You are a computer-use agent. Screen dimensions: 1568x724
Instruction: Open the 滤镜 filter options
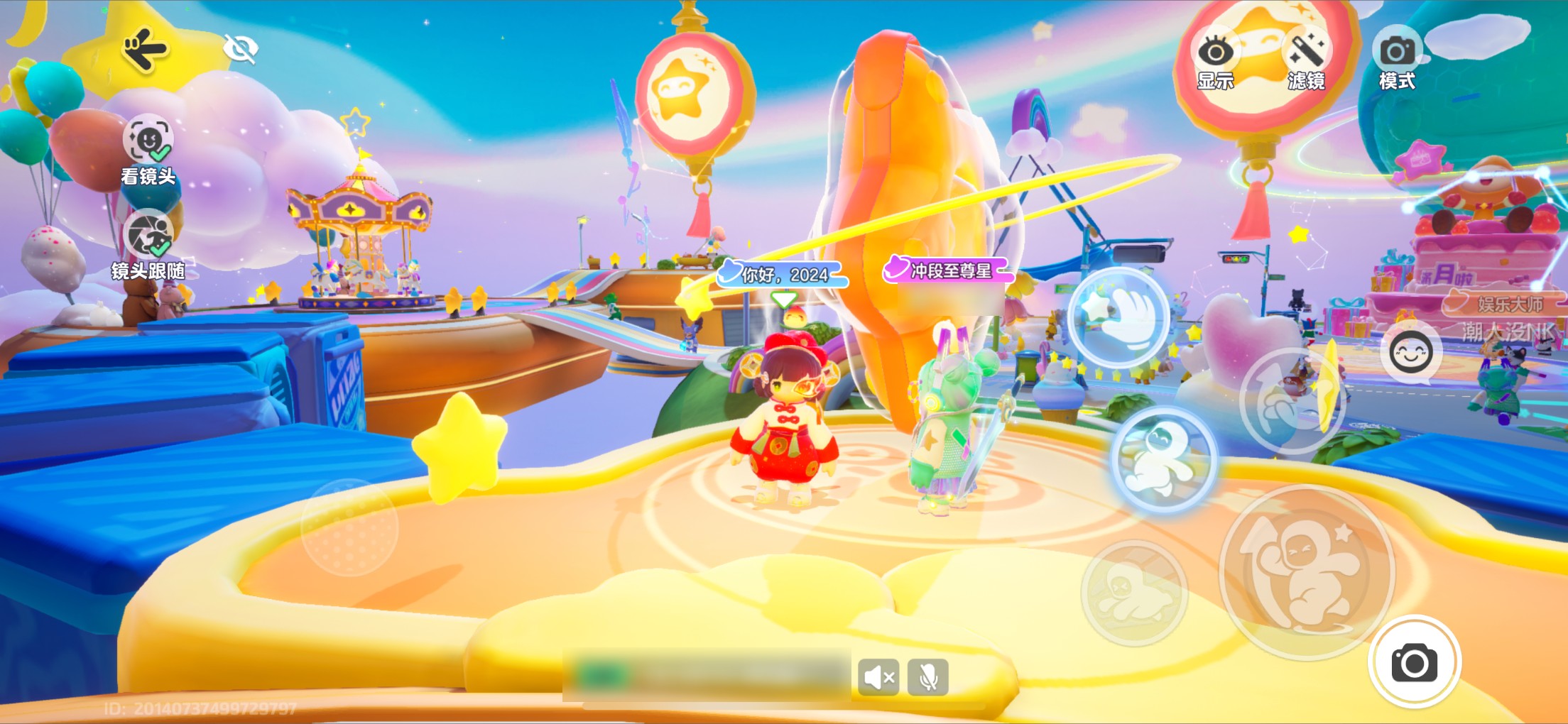pyautogui.click(x=1306, y=61)
